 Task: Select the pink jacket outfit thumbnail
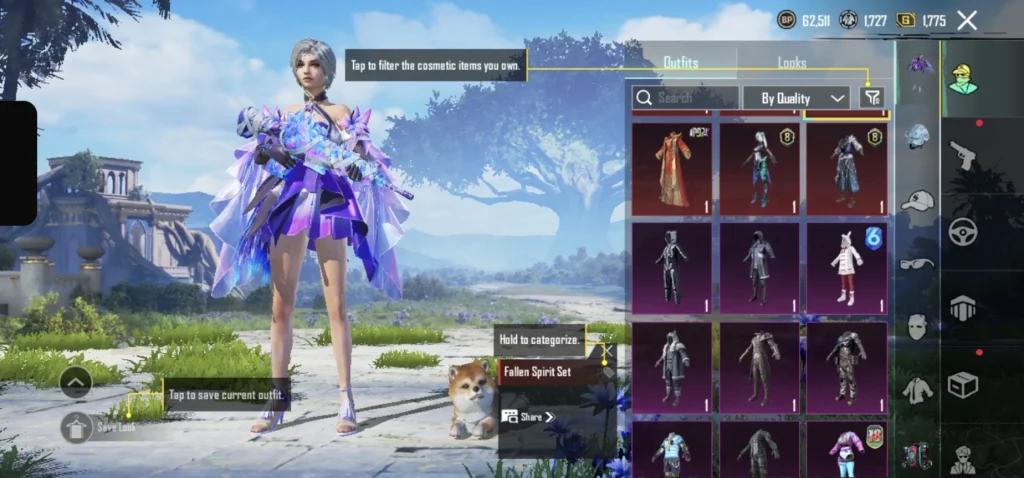click(846, 449)
